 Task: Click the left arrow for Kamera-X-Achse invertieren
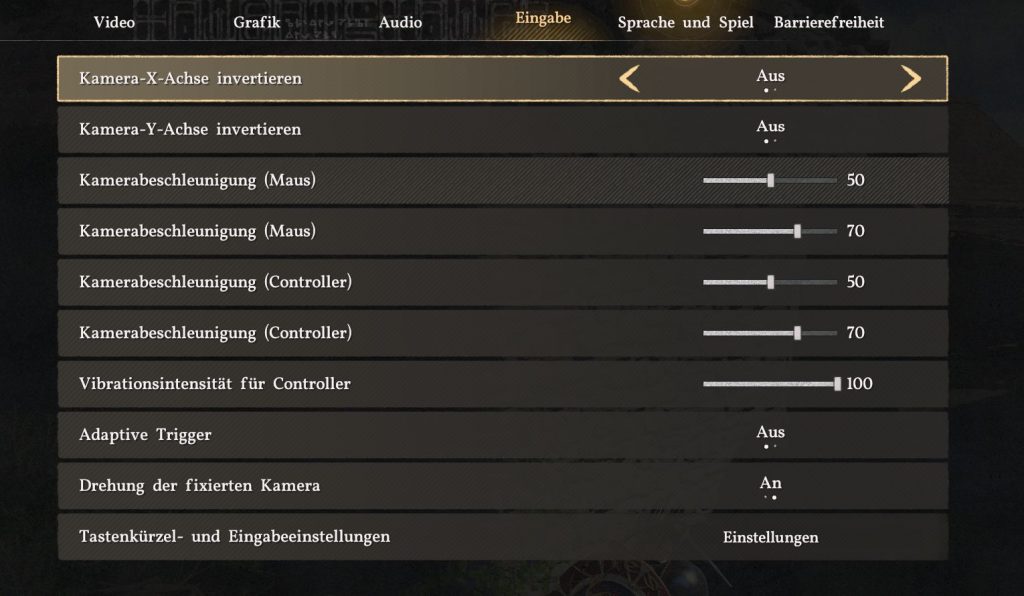pos(629,79)
